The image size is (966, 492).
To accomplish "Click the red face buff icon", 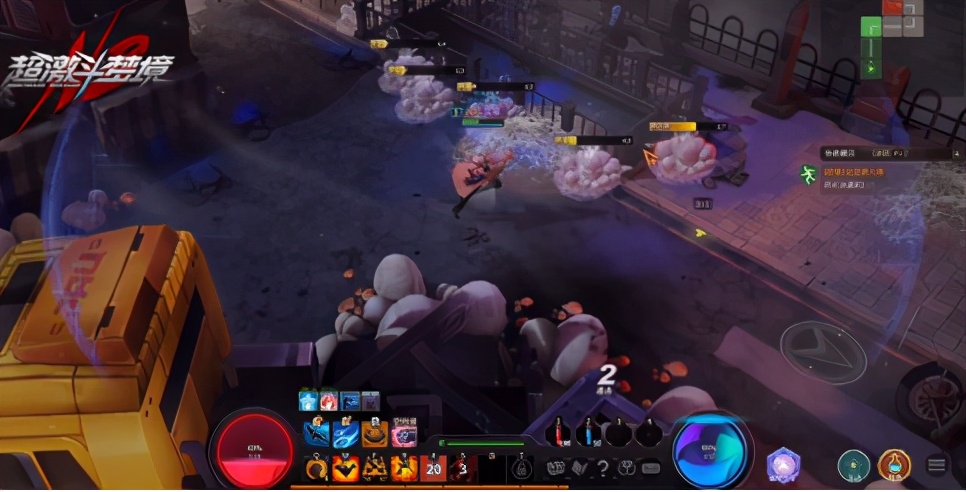I will click(329, 401).
